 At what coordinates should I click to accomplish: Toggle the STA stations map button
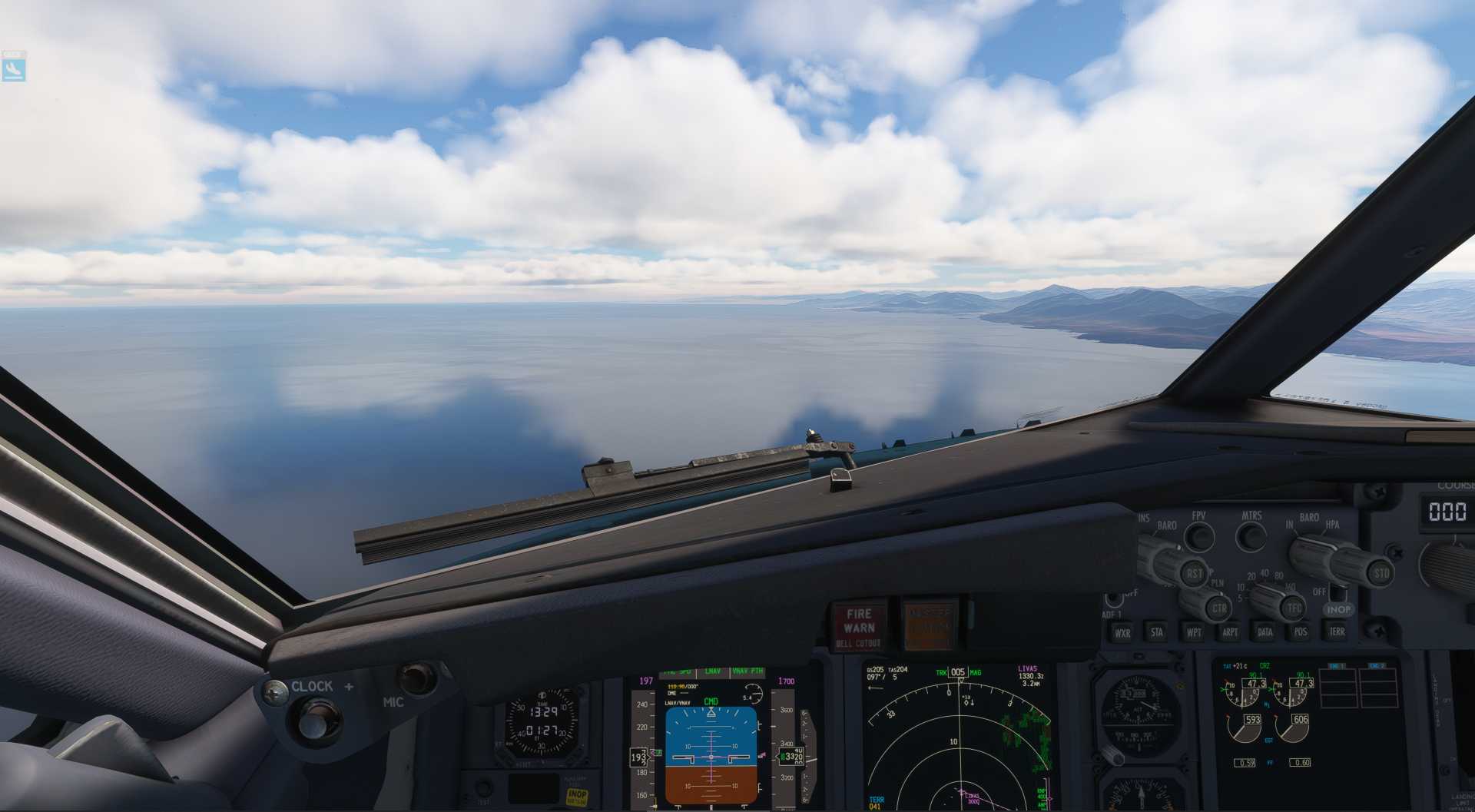1157,632
